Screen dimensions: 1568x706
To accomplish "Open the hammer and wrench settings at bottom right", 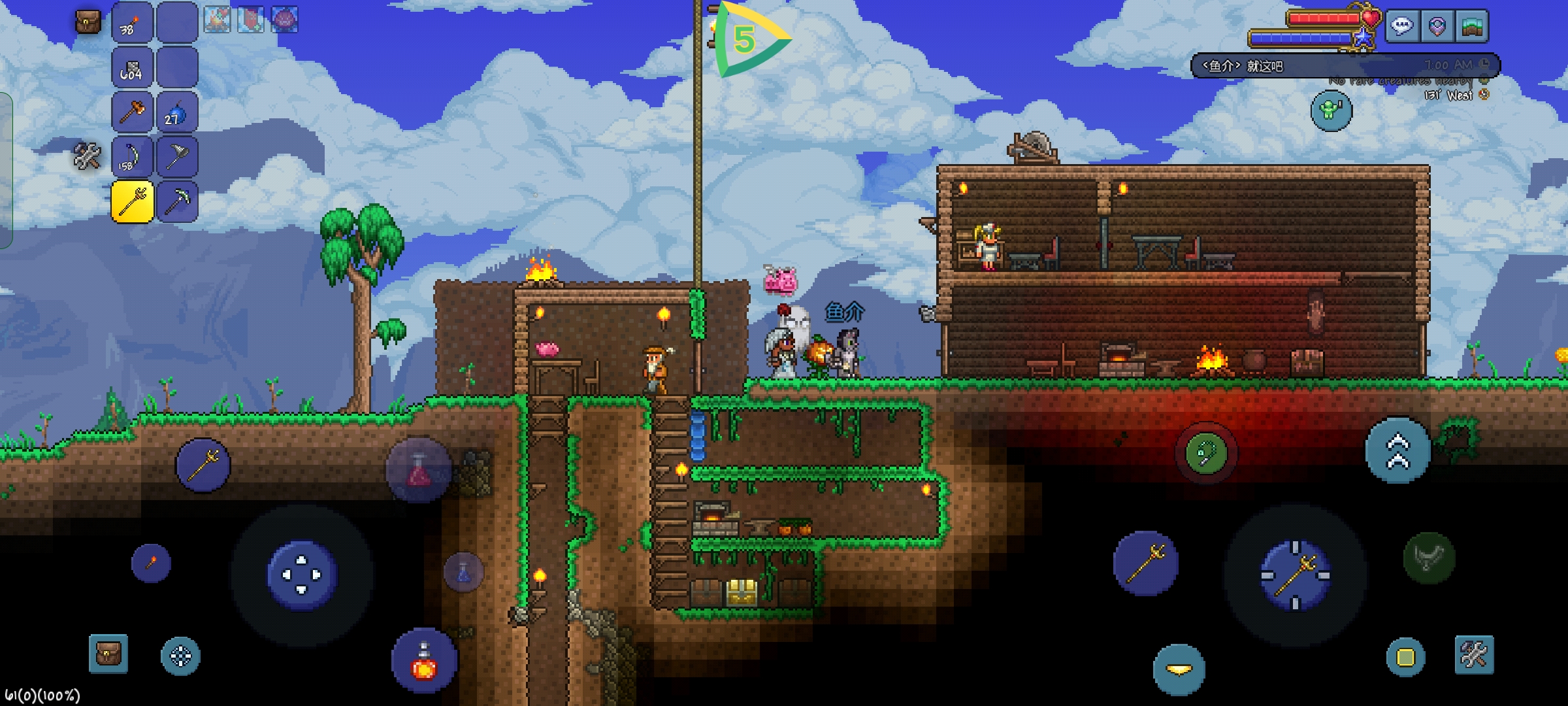I will pos(1474,654).
